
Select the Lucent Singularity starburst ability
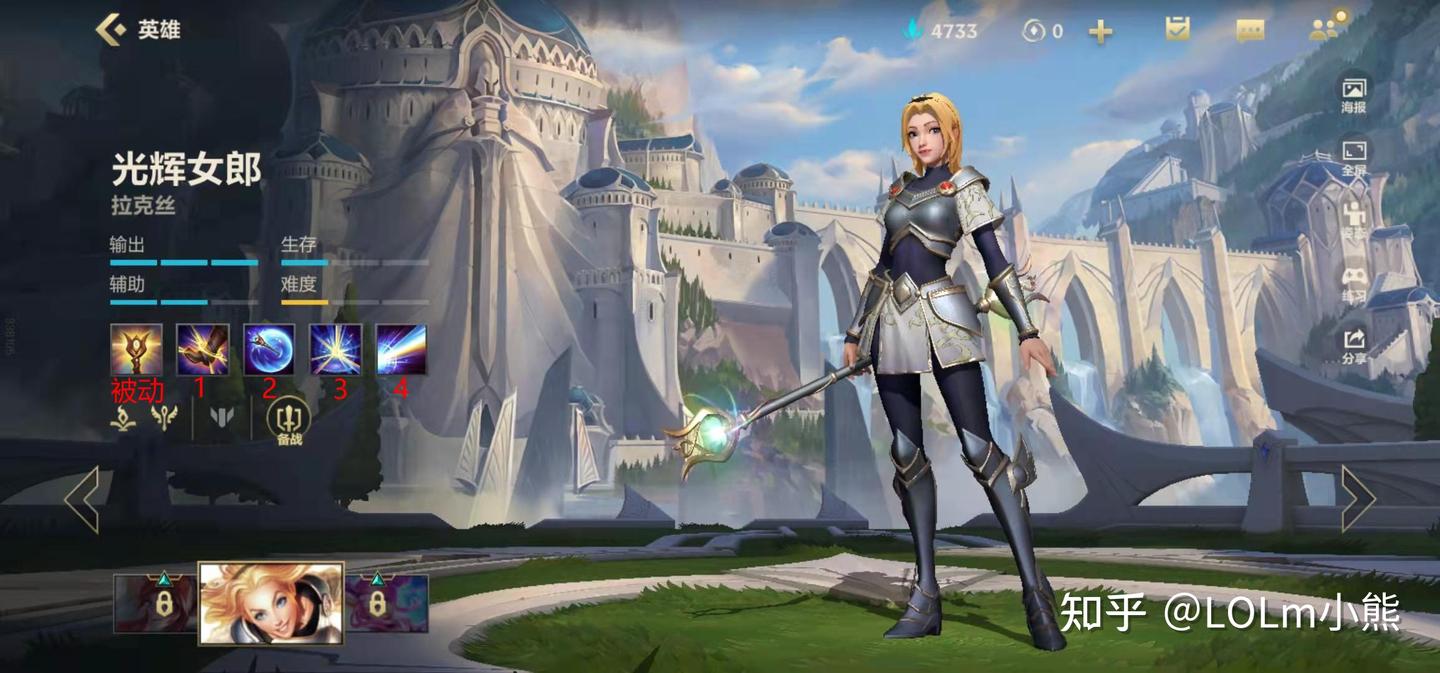tap(335, 349)
